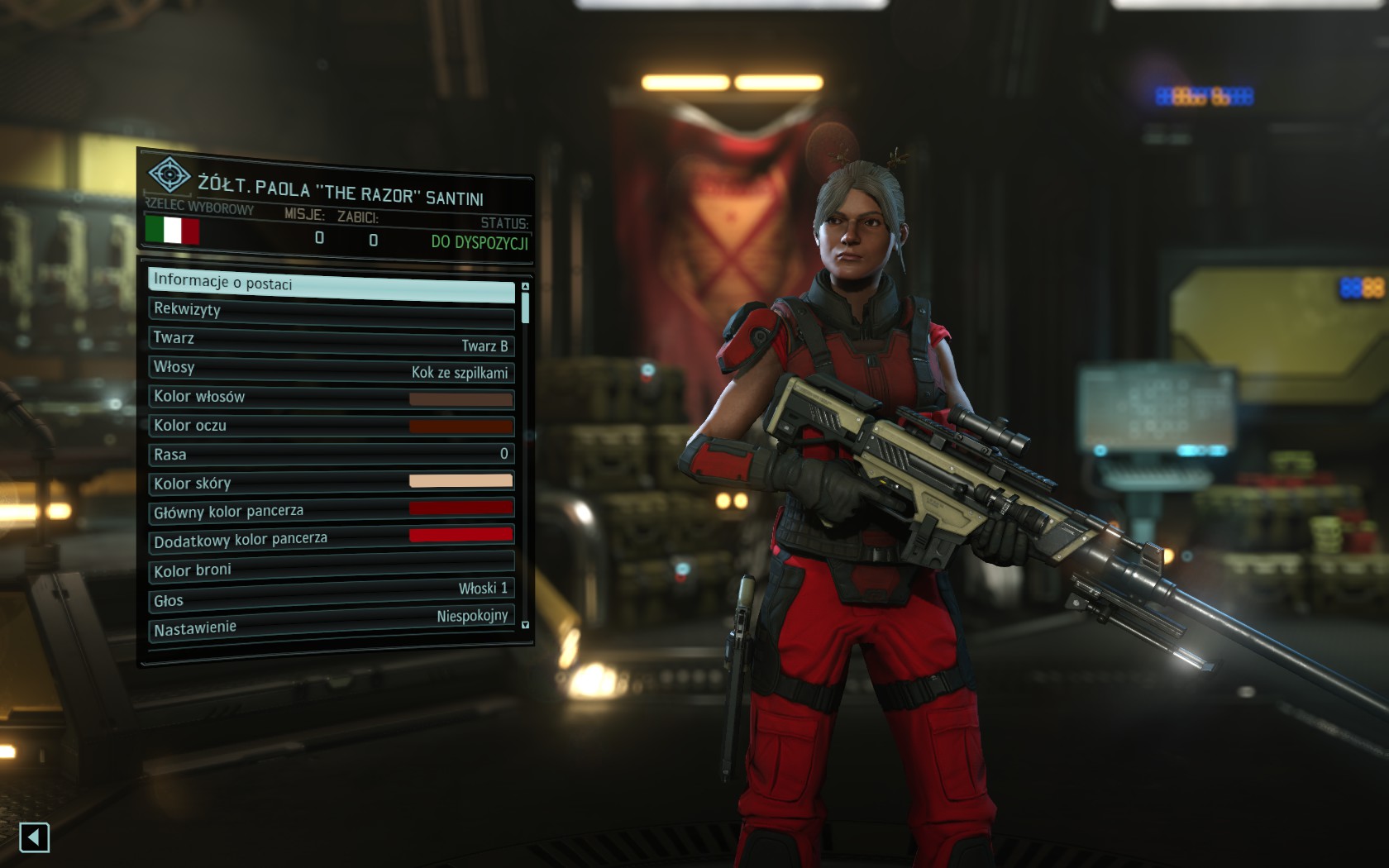1389x868 pixels.
Task: Change Główny kolor pancerza armor color
Action: click(x=461, y=508)
